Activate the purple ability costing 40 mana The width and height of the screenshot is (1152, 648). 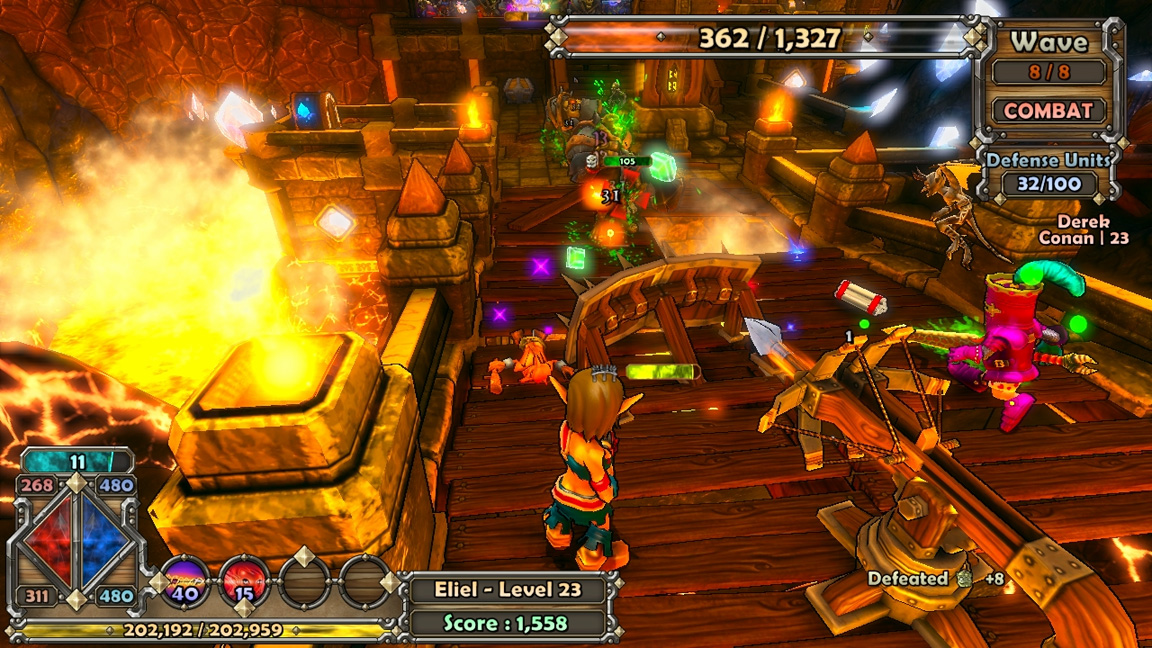point(185,580)
